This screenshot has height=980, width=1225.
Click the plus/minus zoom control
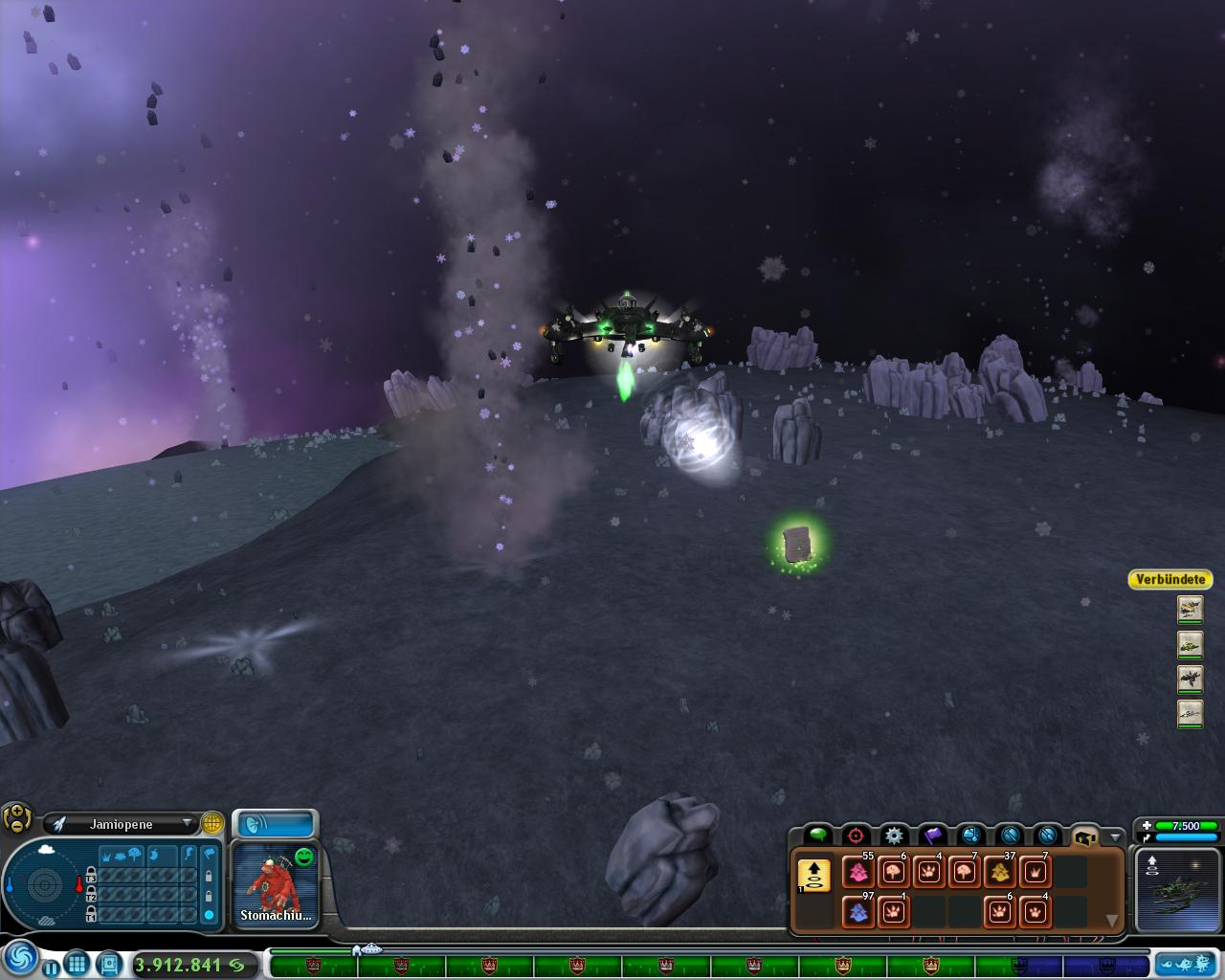[16, 819]
